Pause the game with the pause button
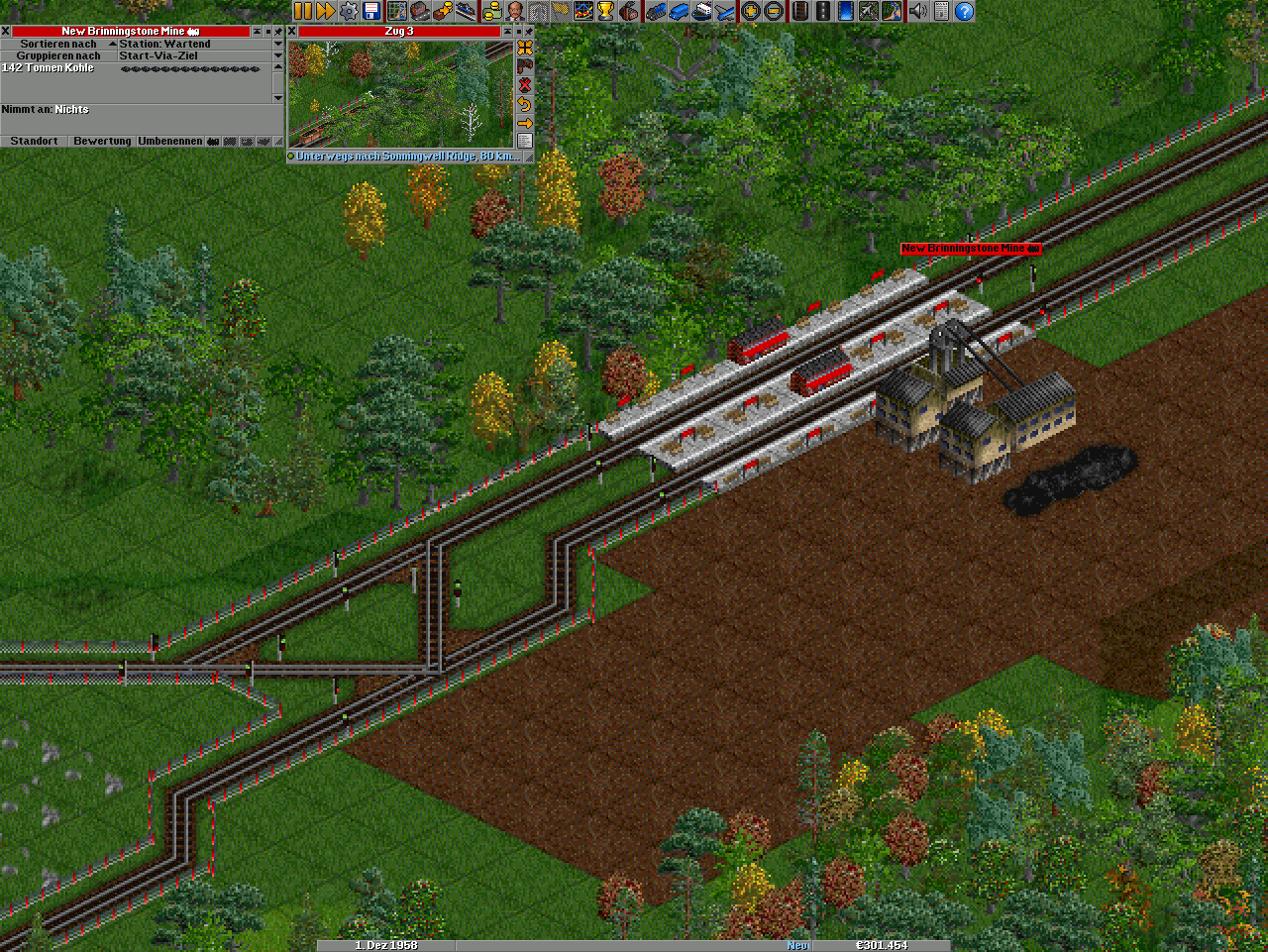The width and height of the screenshot is (1268, 952). point(302,11)
